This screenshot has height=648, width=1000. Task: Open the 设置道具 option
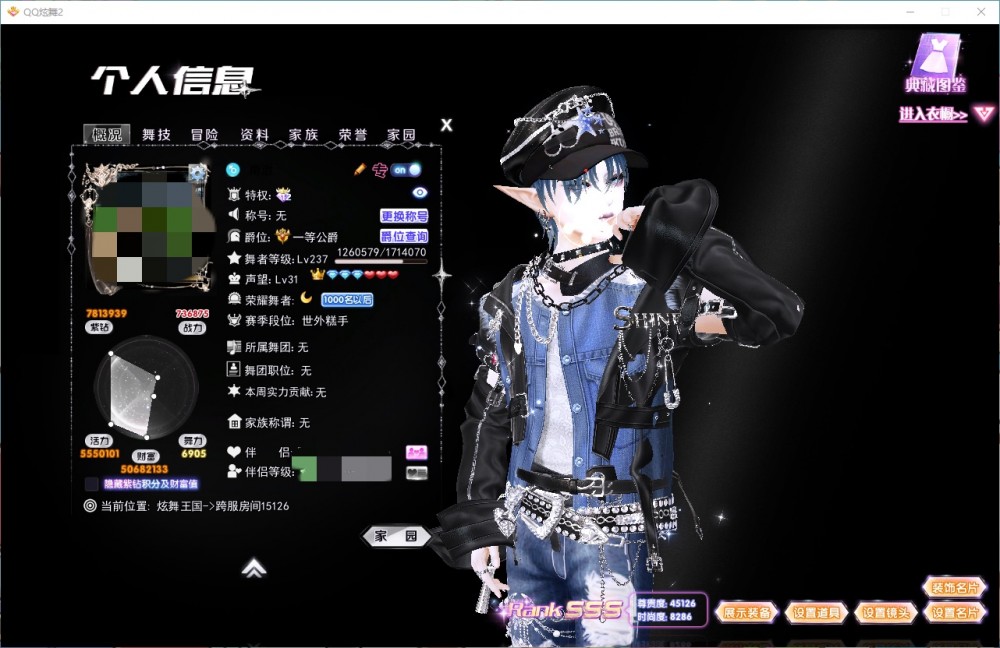[x=816, y=613]
